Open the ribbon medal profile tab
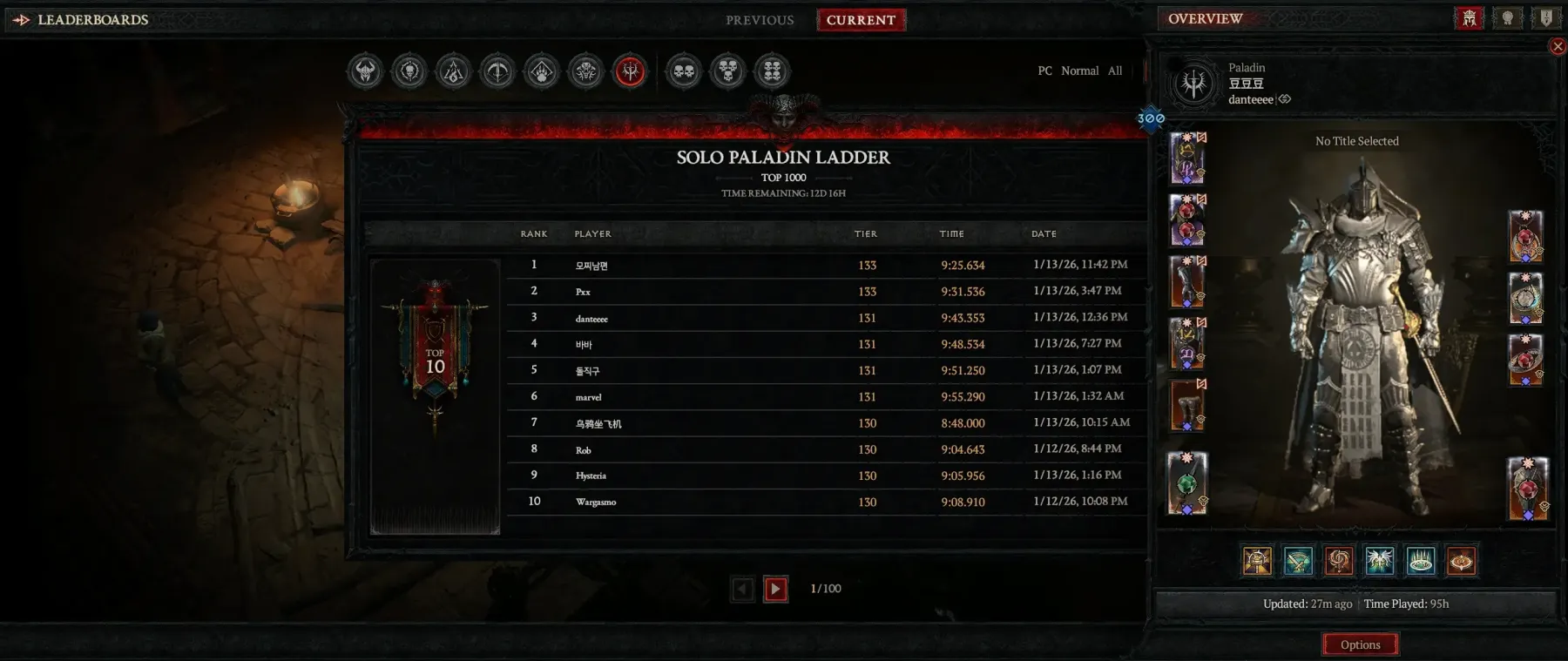The height and width of the screenshot is (661, 1568). 1508,18
